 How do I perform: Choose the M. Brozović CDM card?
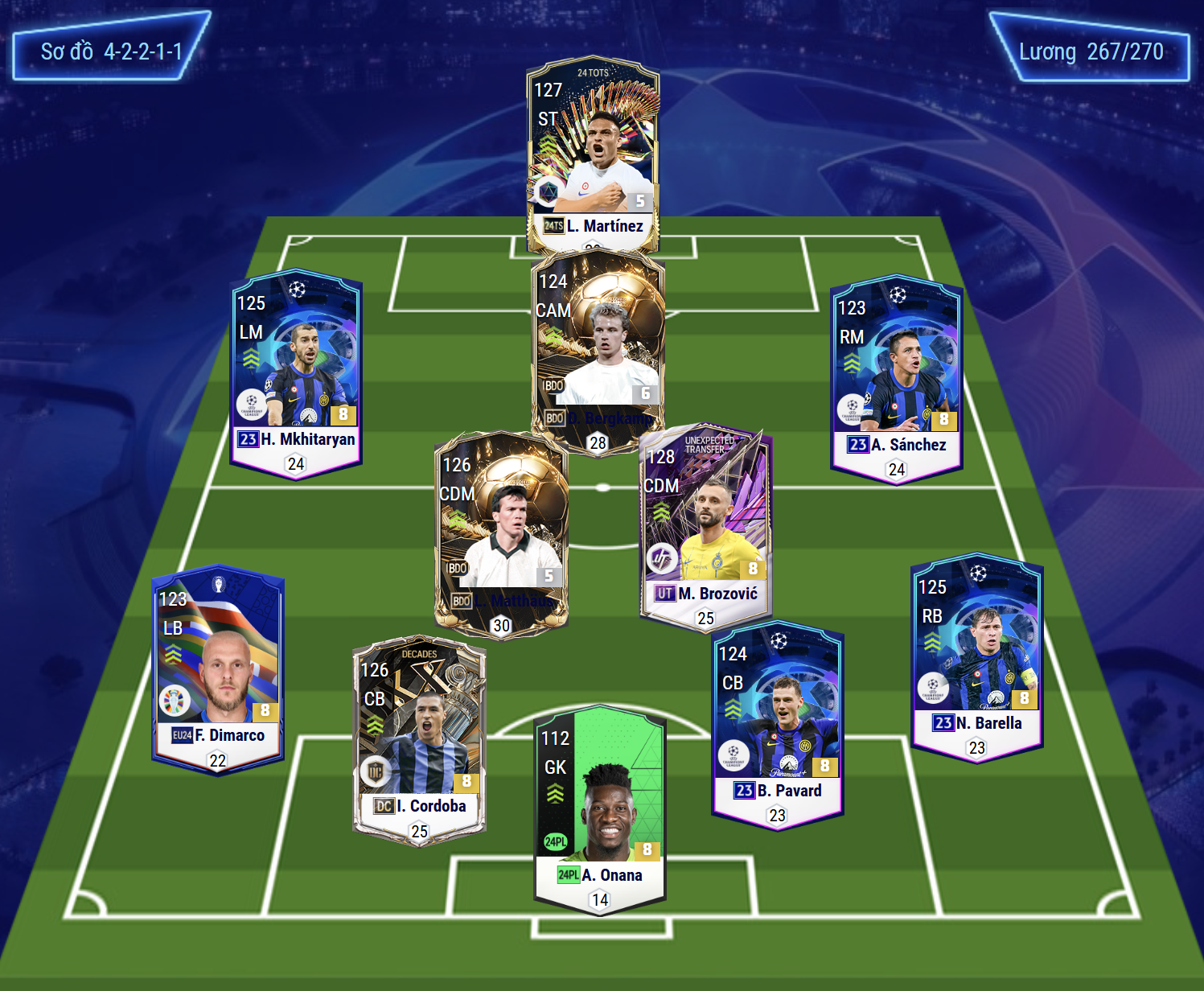click(705, 523)
